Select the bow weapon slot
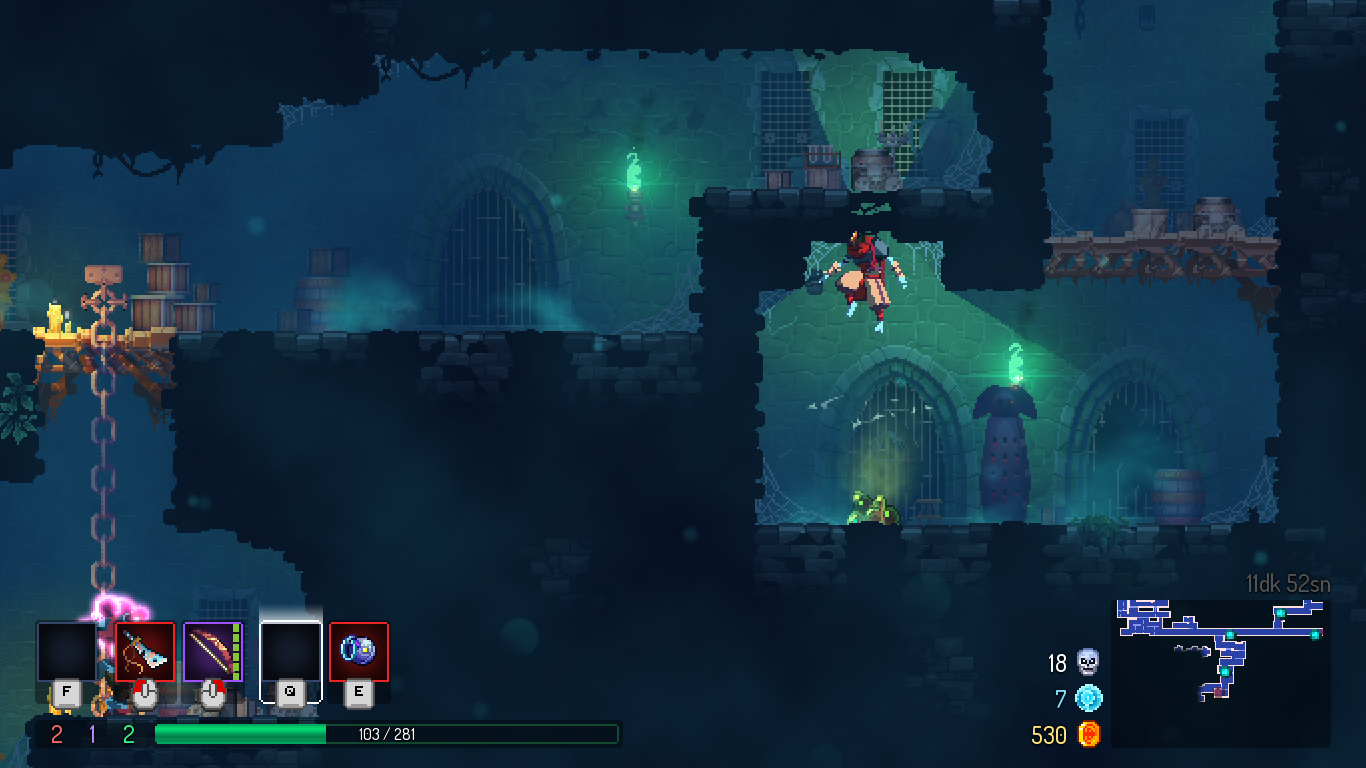Screen dimensions: 1366x768 [x=212, y=652]
